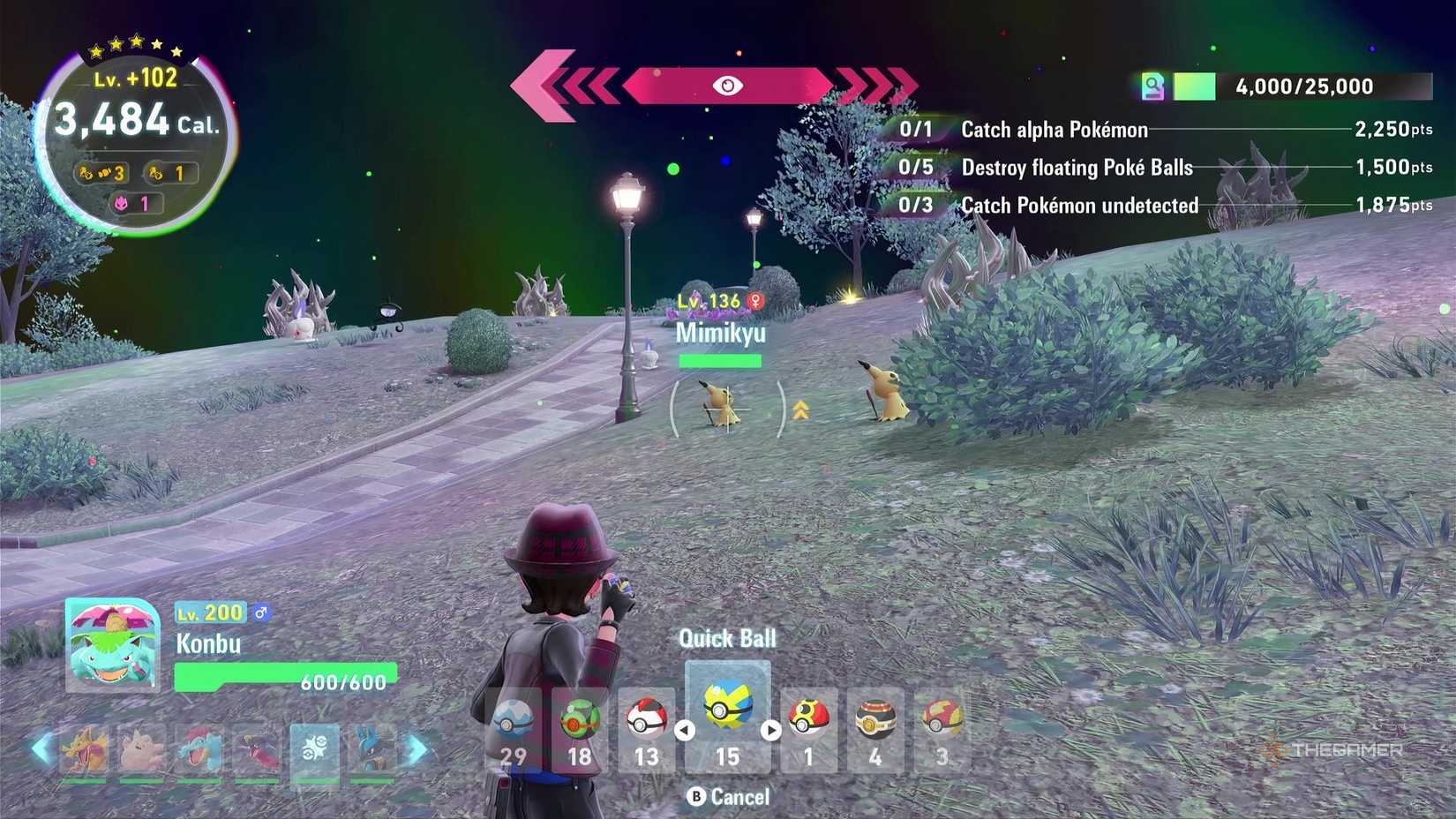Toggle the Destroy floating Poké Balls mission
The image size is (1456, 819).
pos(1078,168)
